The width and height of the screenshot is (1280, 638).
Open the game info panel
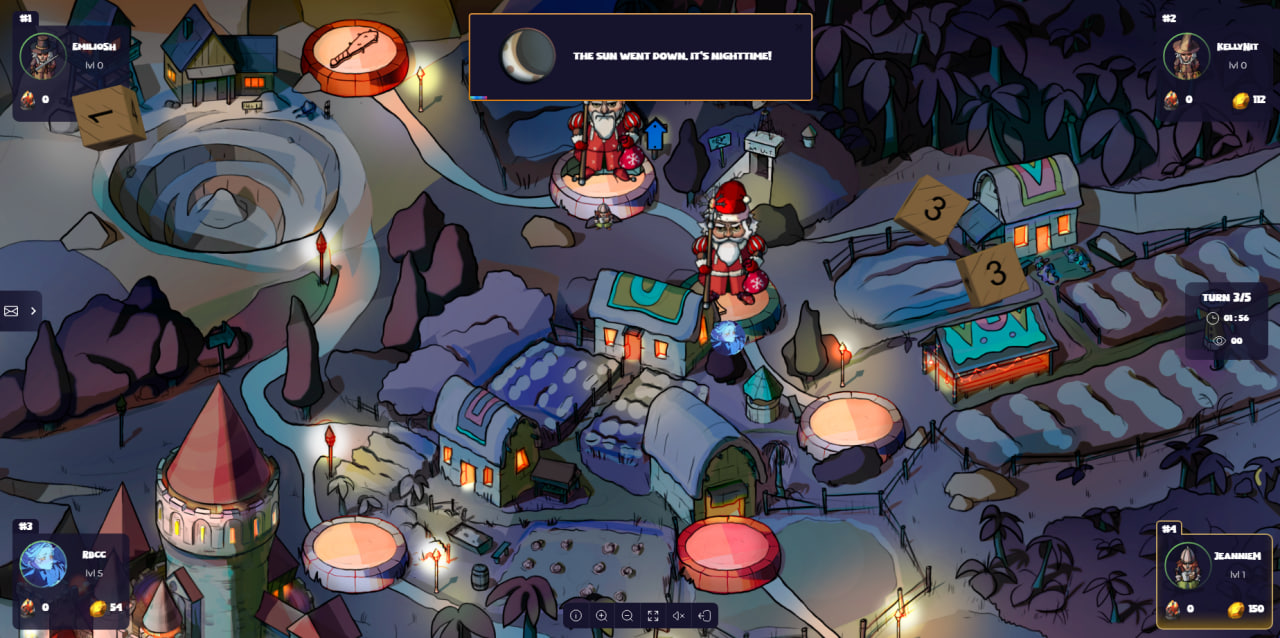[x=576, y=616]
